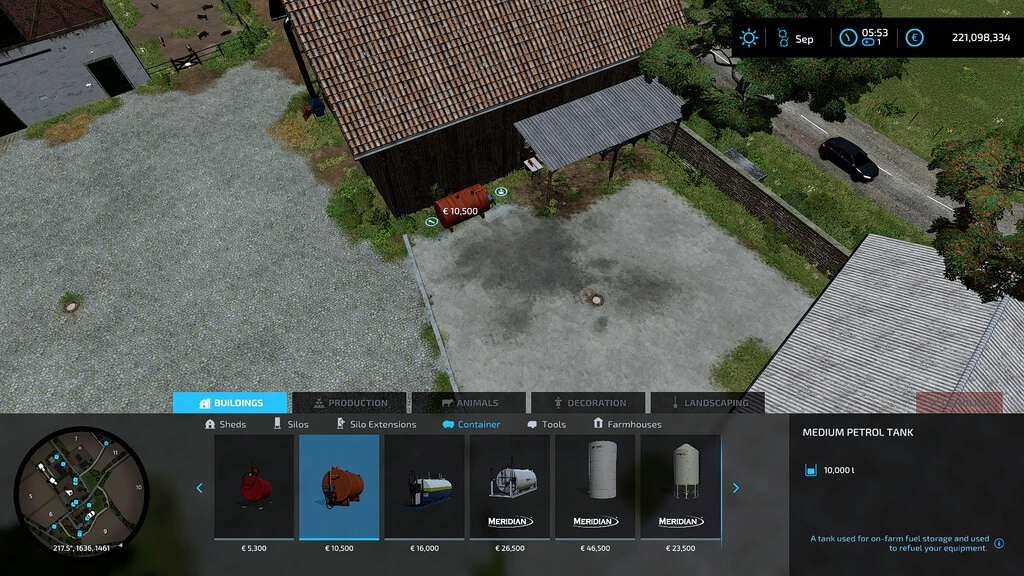Show more items with the right arrow
This screenshot has height=576, width=1024.
(736, 488)
